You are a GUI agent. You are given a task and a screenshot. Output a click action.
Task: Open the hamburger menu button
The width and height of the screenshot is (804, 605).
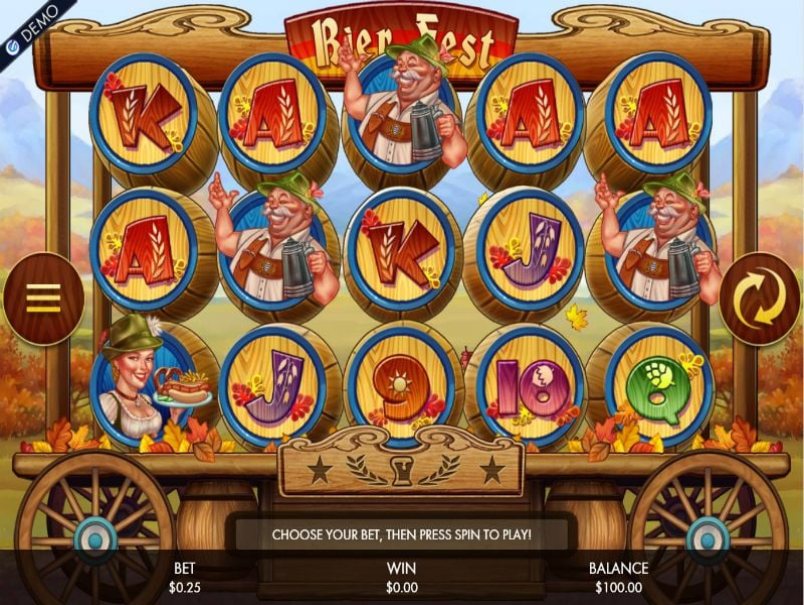pyautogui.click(x=43, y=298)
